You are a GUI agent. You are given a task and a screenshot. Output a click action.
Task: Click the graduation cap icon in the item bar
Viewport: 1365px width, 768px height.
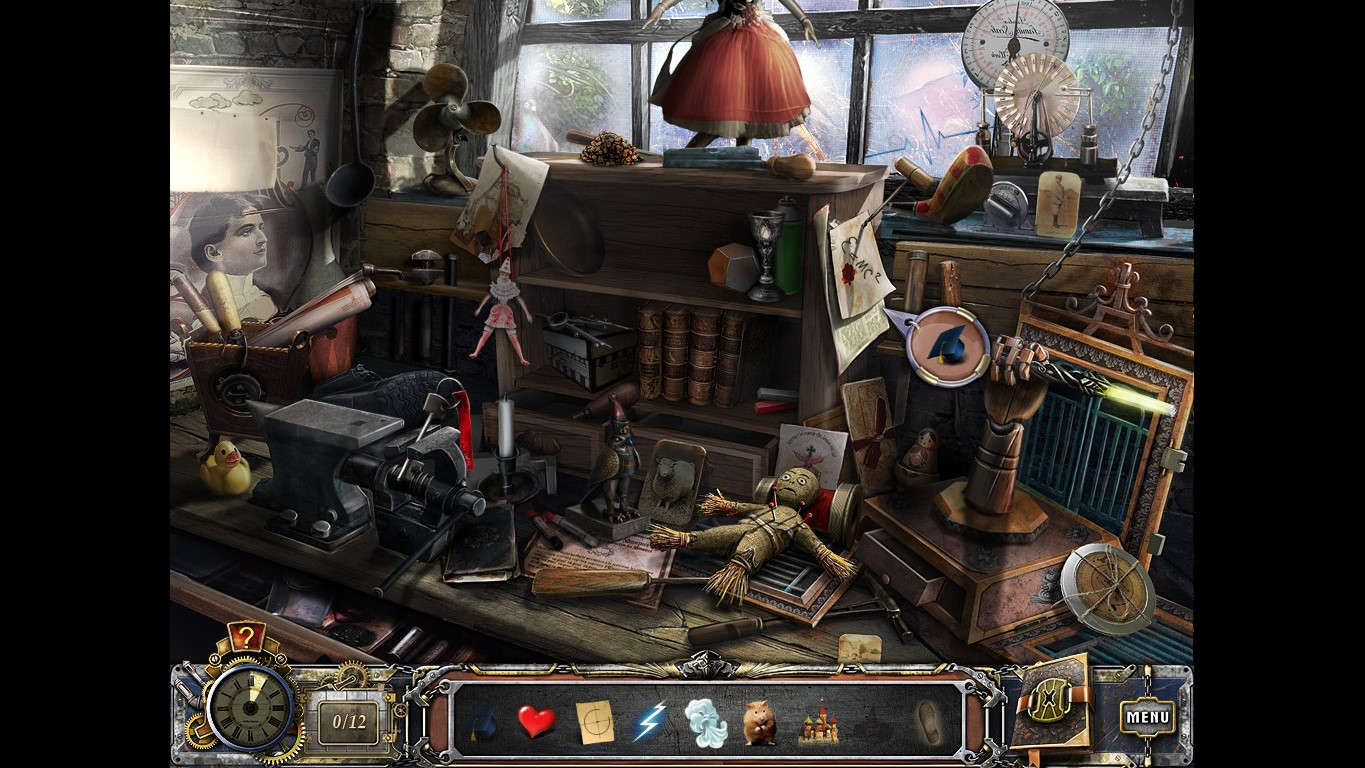point(484,722)
